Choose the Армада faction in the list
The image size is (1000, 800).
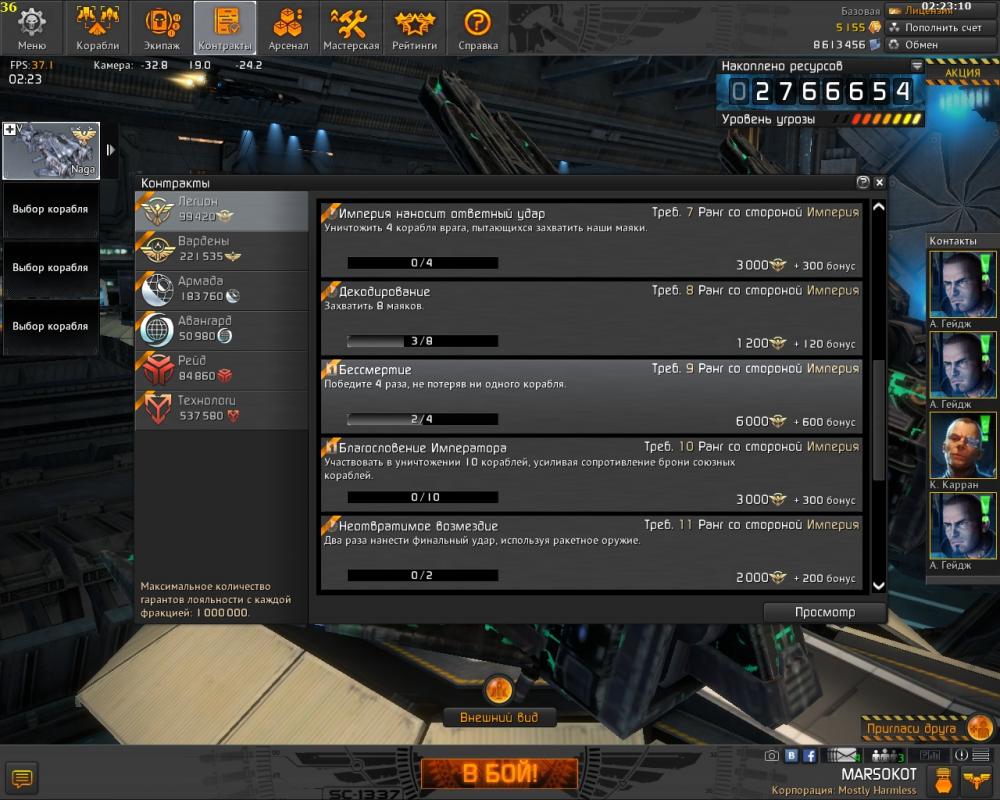221,290
